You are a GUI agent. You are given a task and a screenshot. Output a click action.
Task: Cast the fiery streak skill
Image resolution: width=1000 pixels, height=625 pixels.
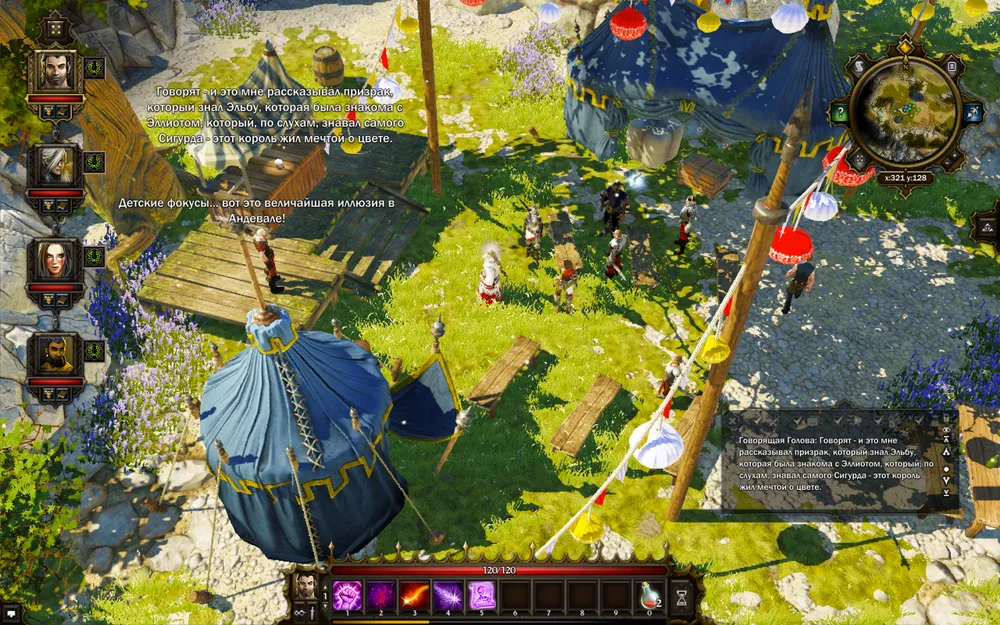point(414,595)
